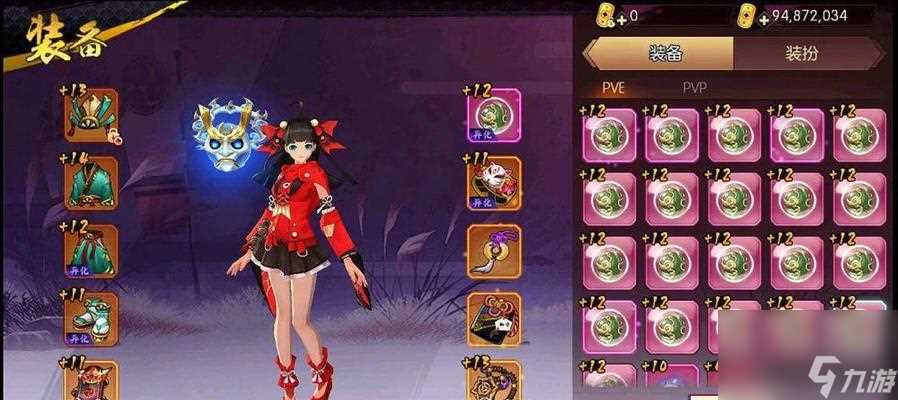Tap plus beside the 94,872,034 gold
This screenshot has width=898, height=400.
[764, 18]
